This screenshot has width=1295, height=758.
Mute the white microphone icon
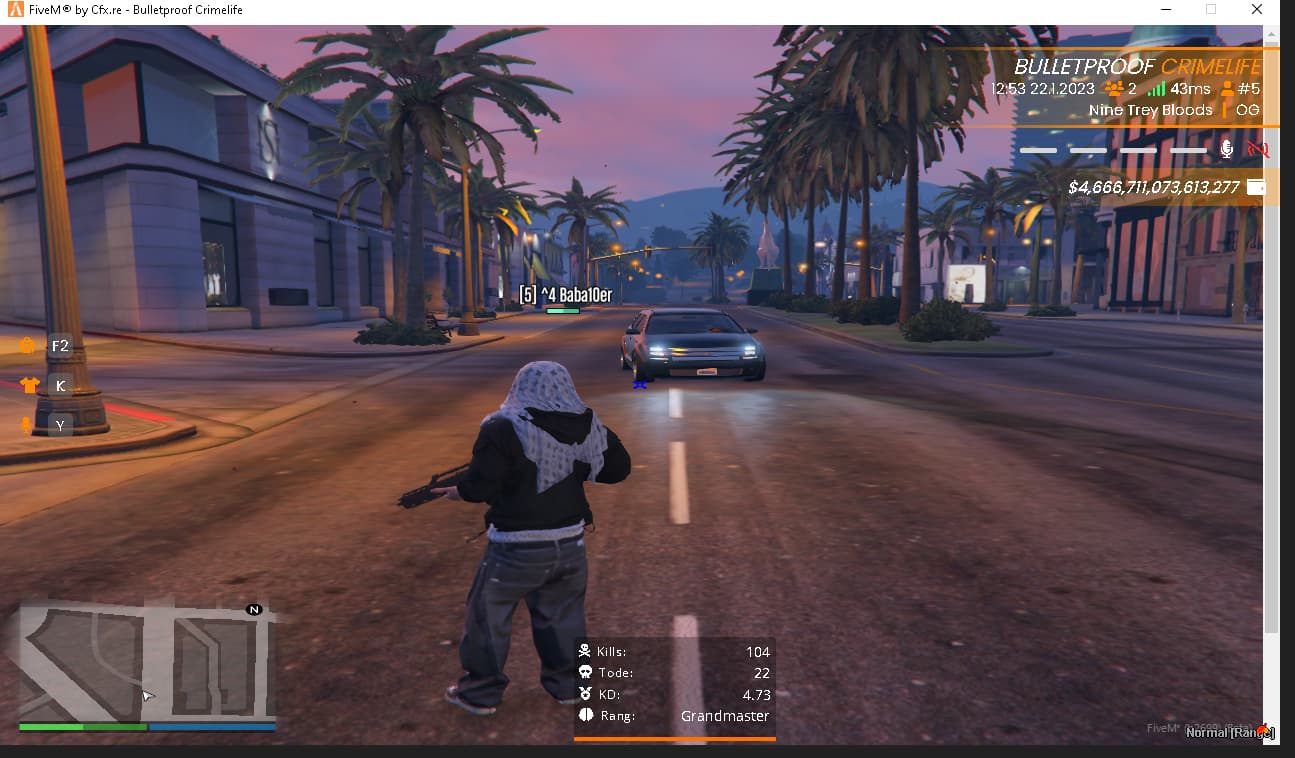pos(1226,150)
